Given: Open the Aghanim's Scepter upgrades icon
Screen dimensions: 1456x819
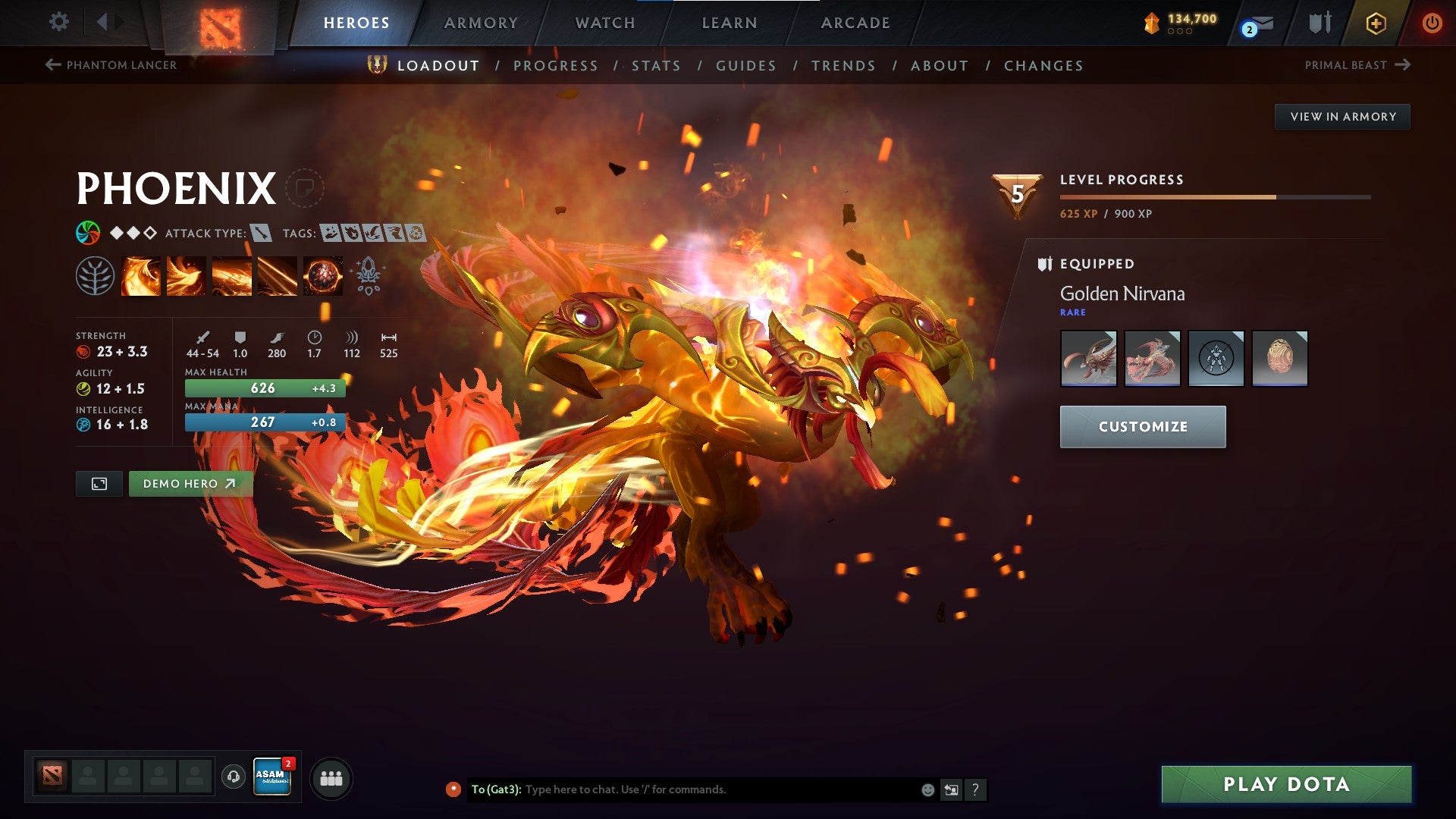Looking at the screenshot, I should (367, 275).
